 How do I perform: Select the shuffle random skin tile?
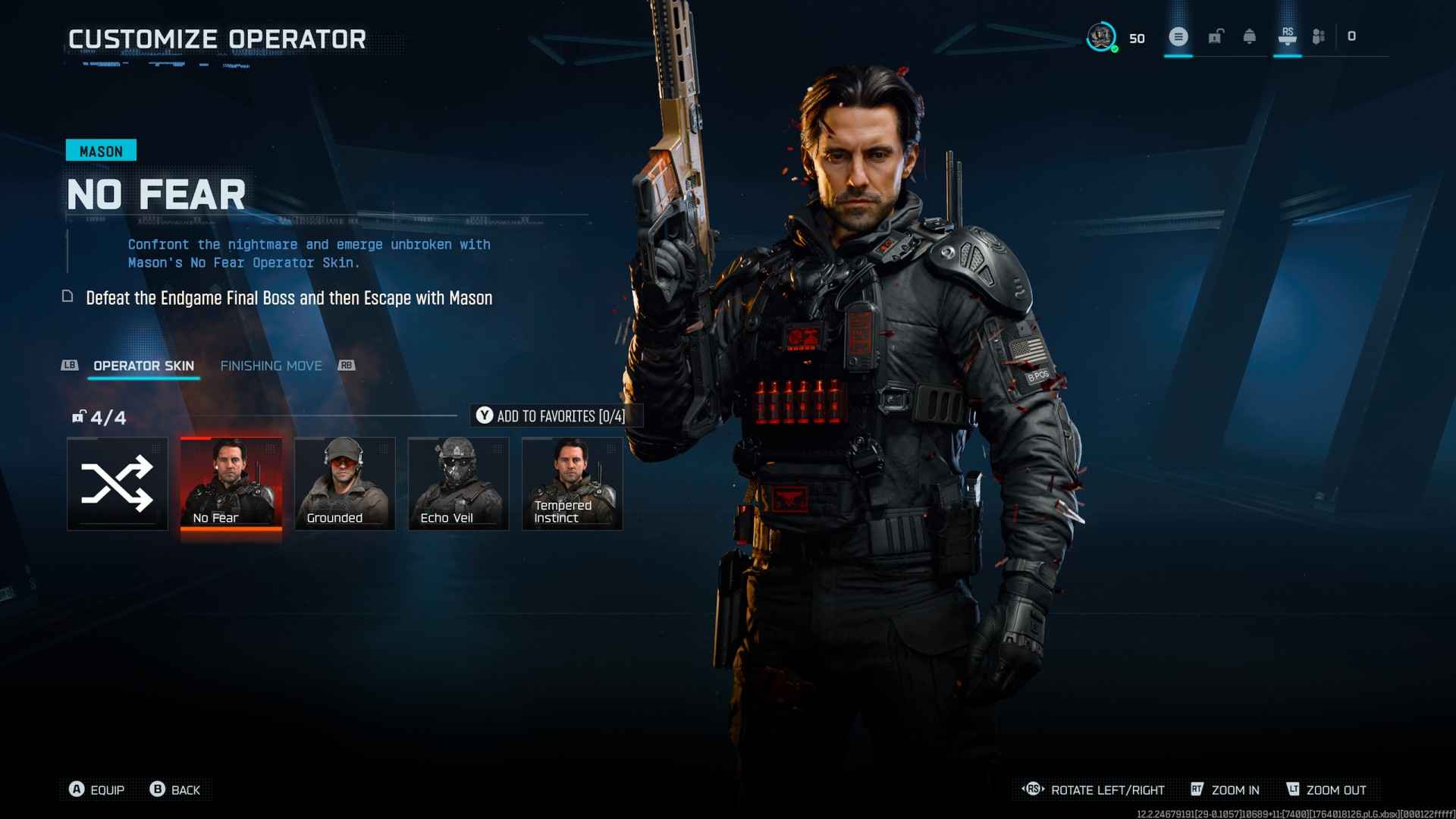point(118,484)
